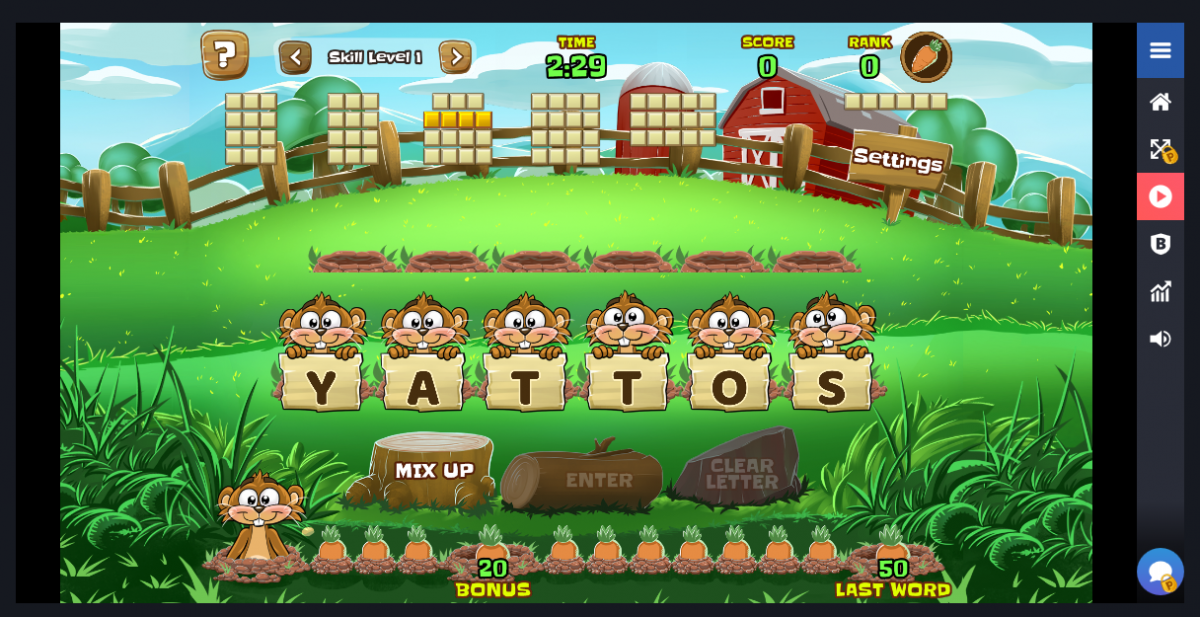The width and height of the screenshot is (1200, 617).
Task: Submit word using the Enter log
Action: coord(598,481)
